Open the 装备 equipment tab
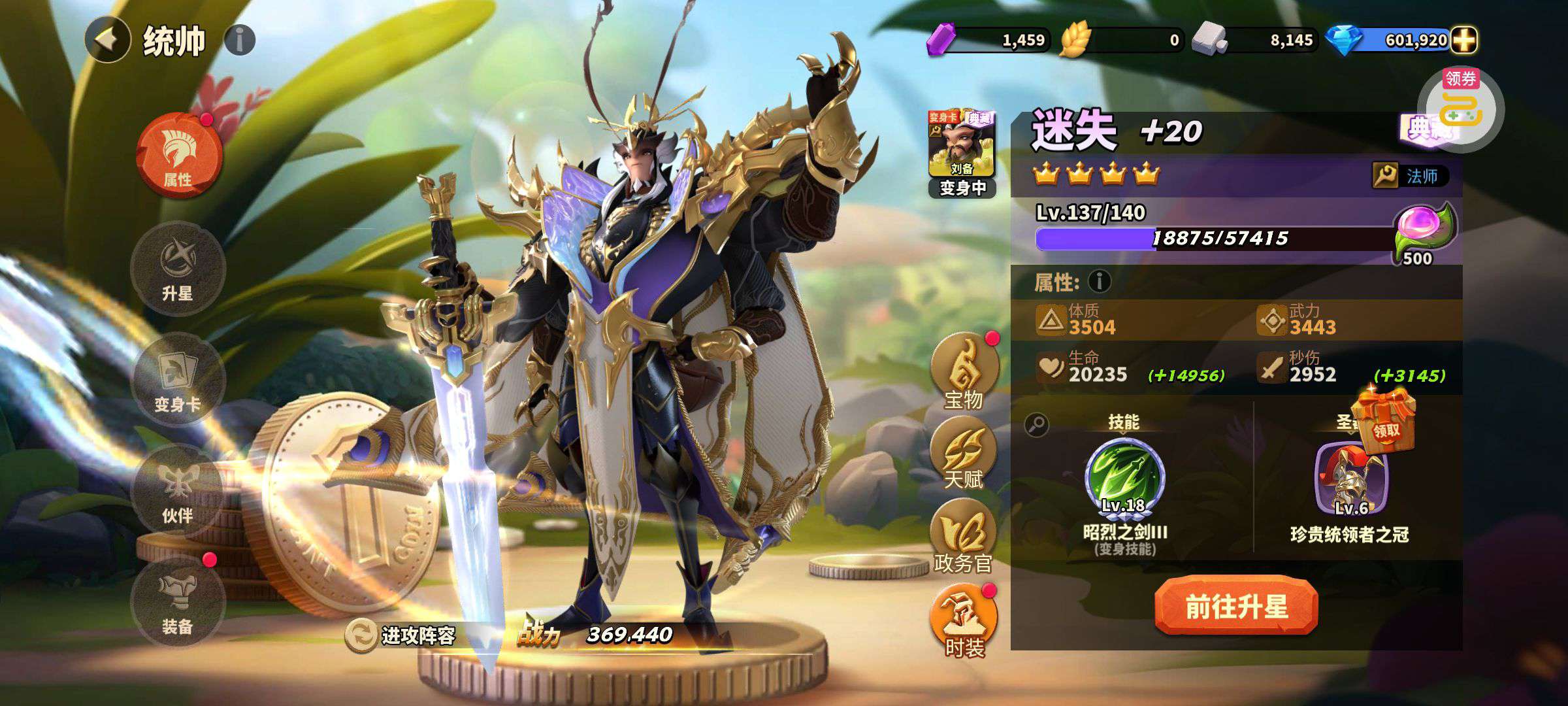This screenshot has width=1568, height=706. pyautogui.click(x=178, y=601)
